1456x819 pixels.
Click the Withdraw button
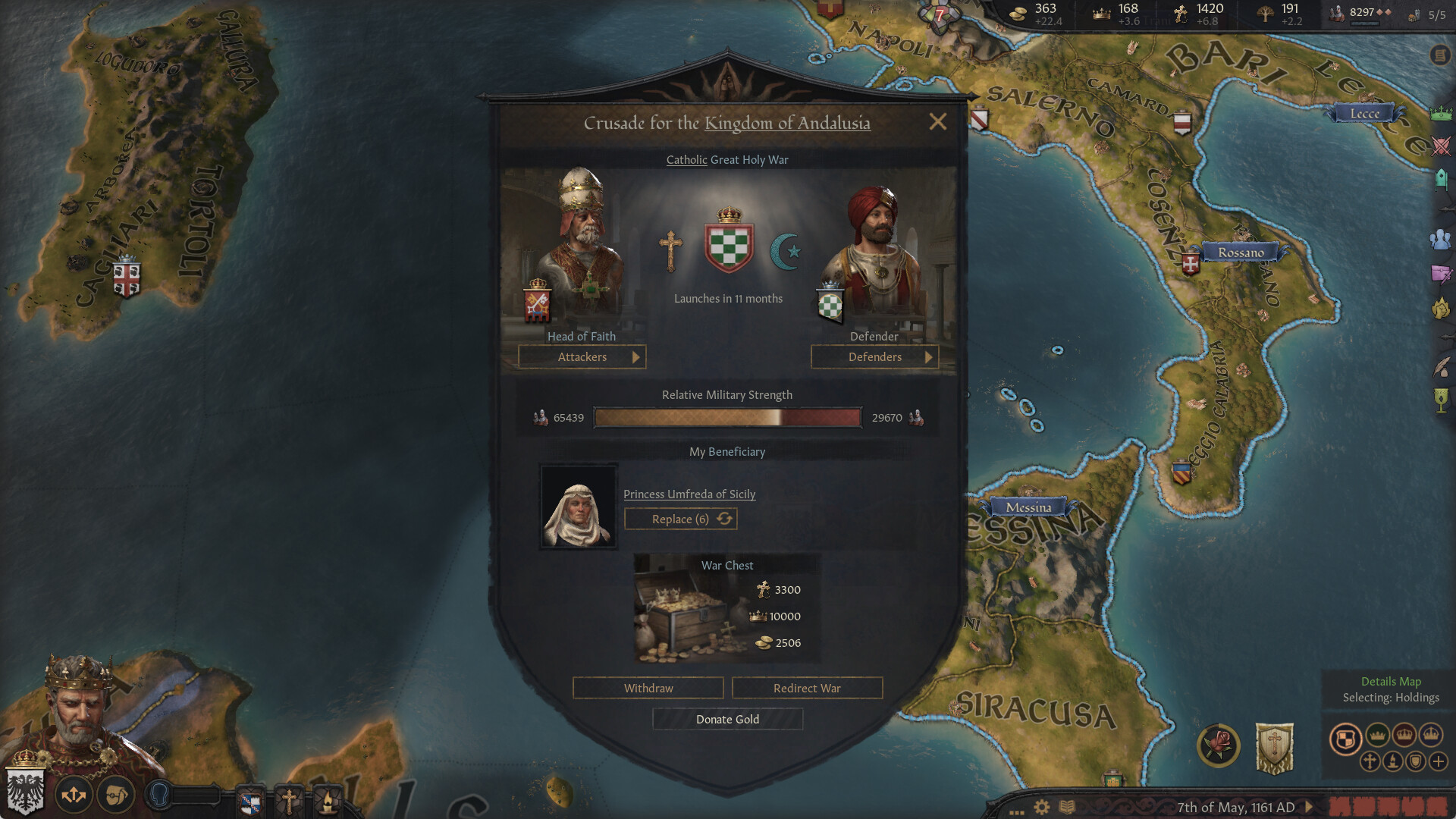point(648,688)
